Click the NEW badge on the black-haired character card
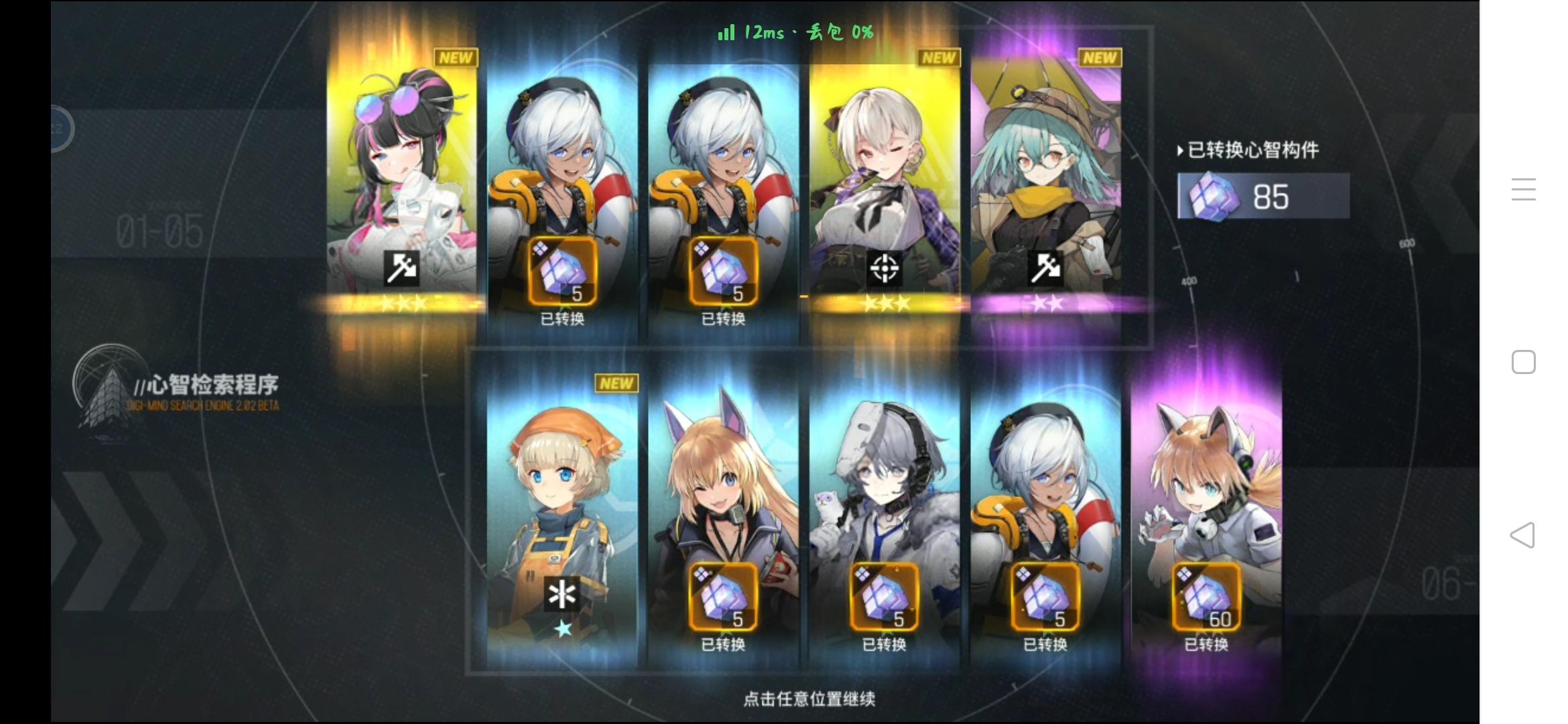Viewport: 1568px width, 724px height. (458, 58)
